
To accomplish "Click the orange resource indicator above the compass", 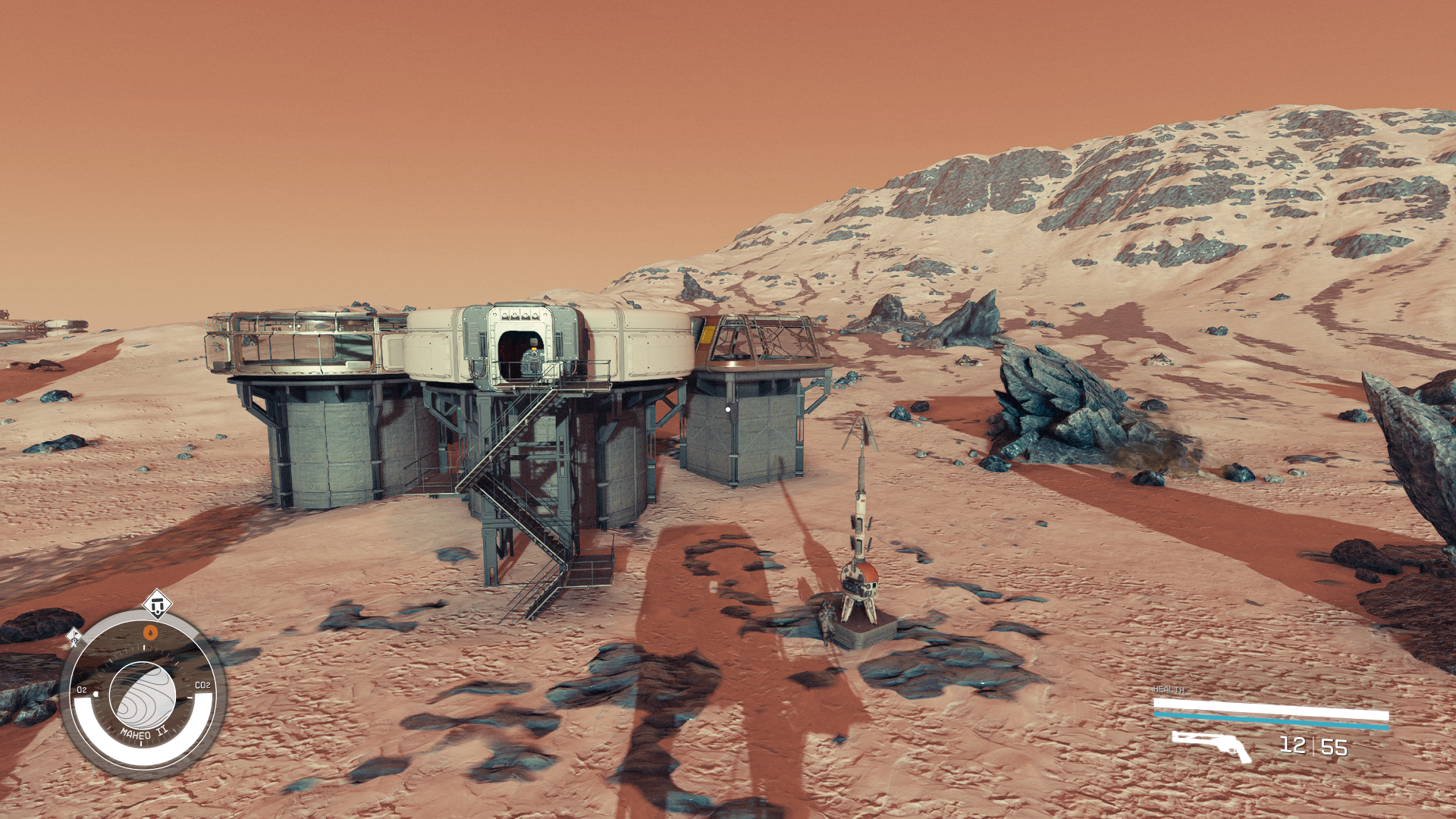I will click(x=149, y=632).
